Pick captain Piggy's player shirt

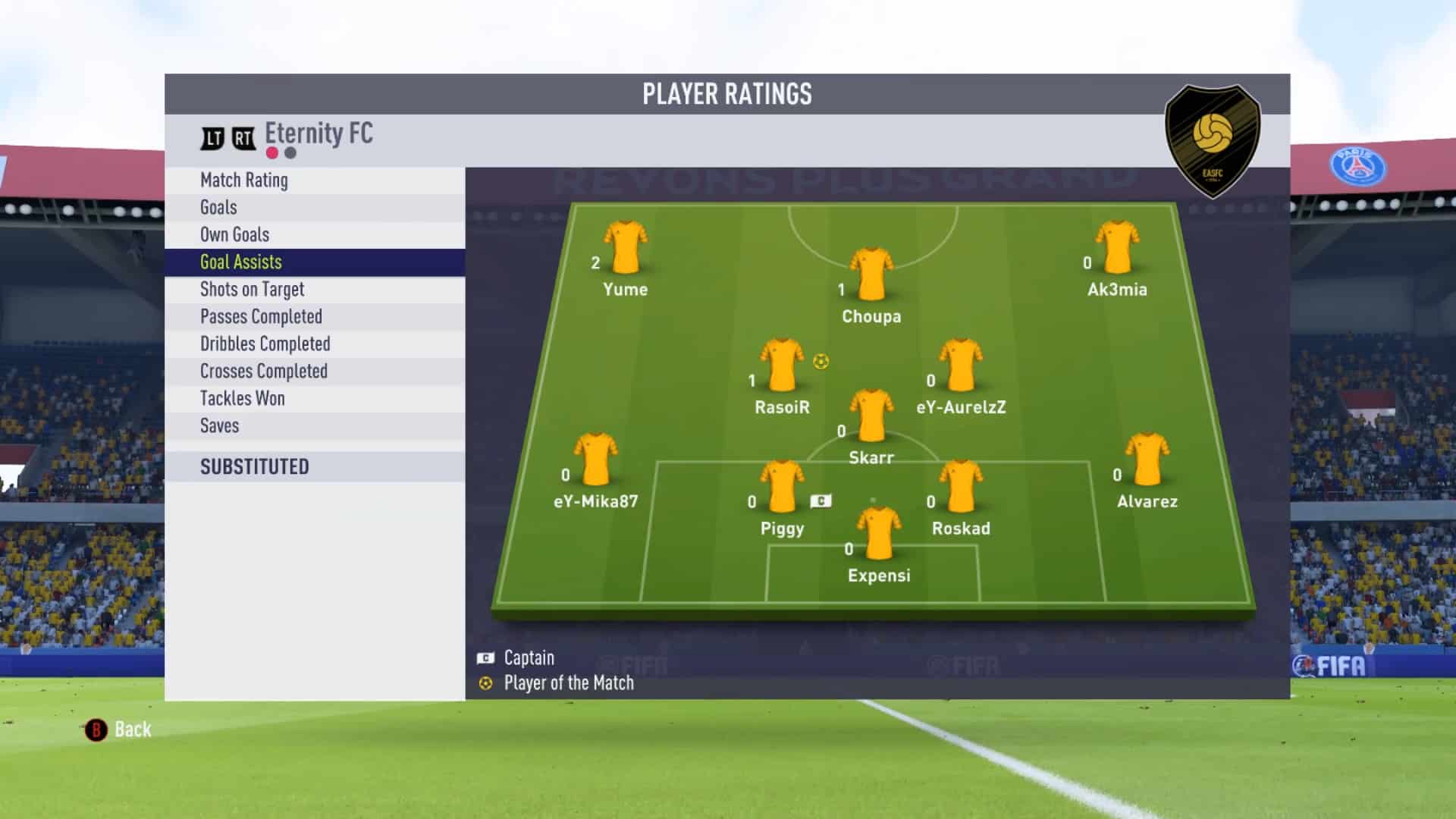(782, 486)
